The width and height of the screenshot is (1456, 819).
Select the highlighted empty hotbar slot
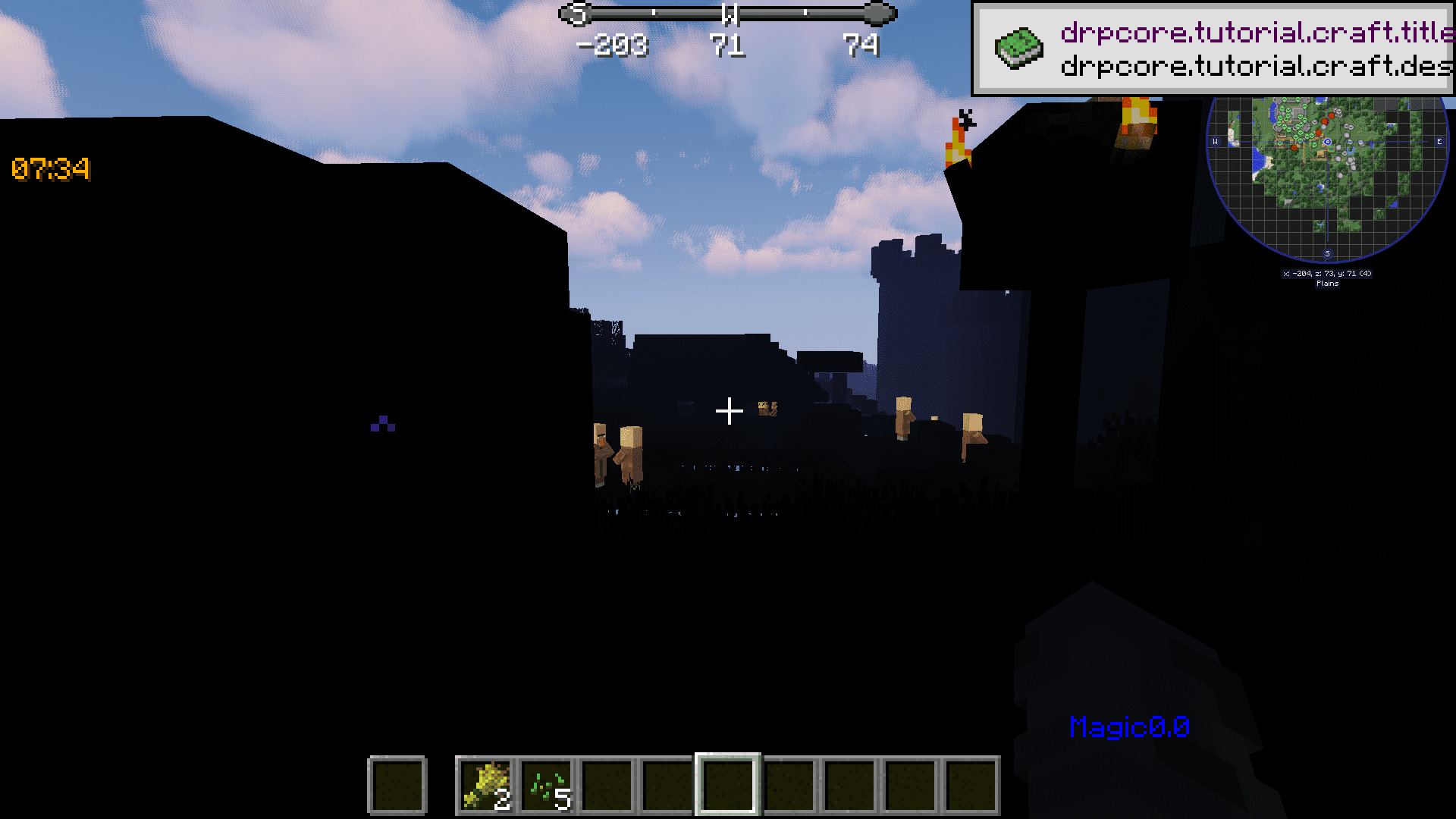click(x=727, y=785)
